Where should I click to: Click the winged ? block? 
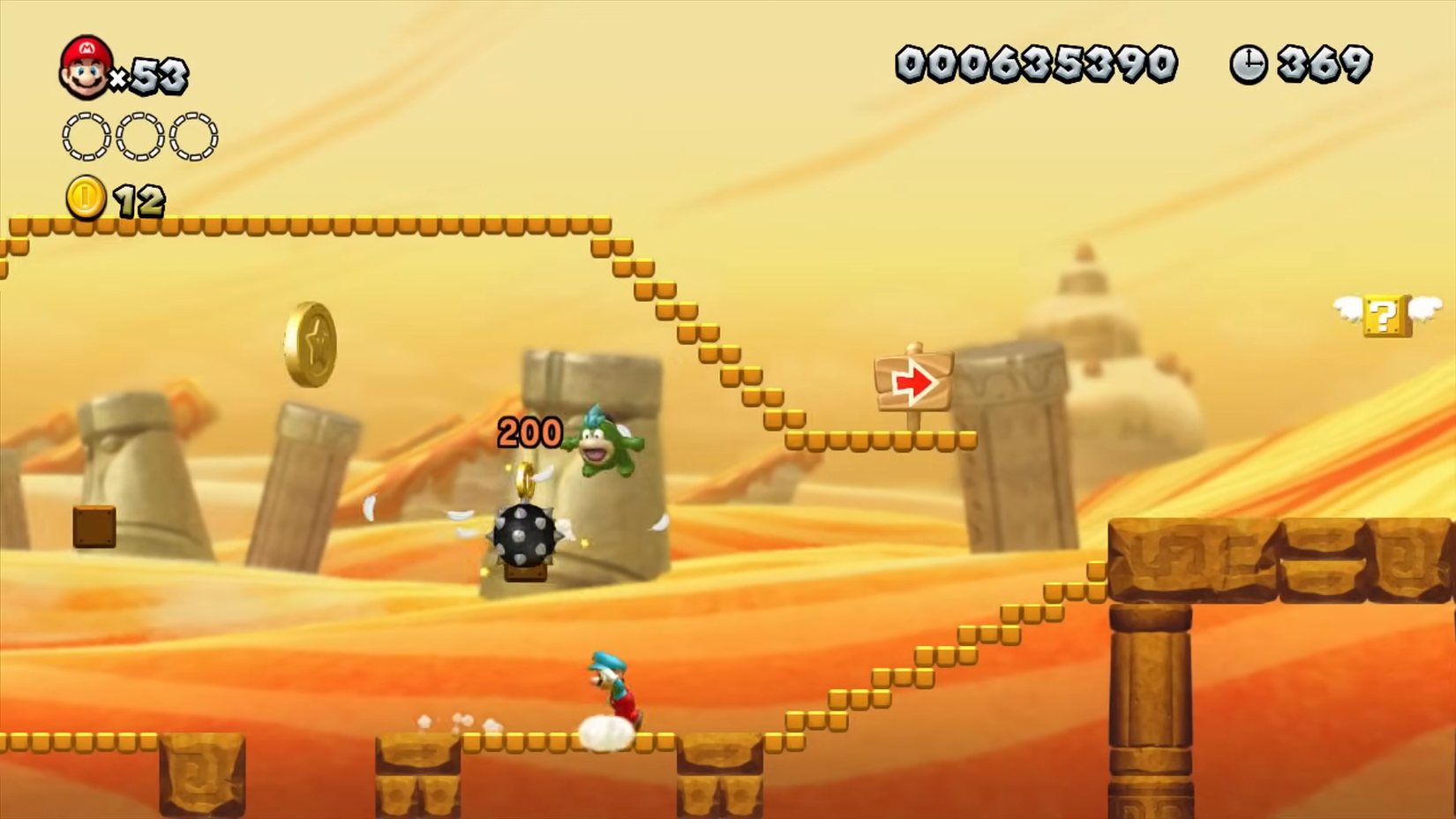coord(1384,315)
